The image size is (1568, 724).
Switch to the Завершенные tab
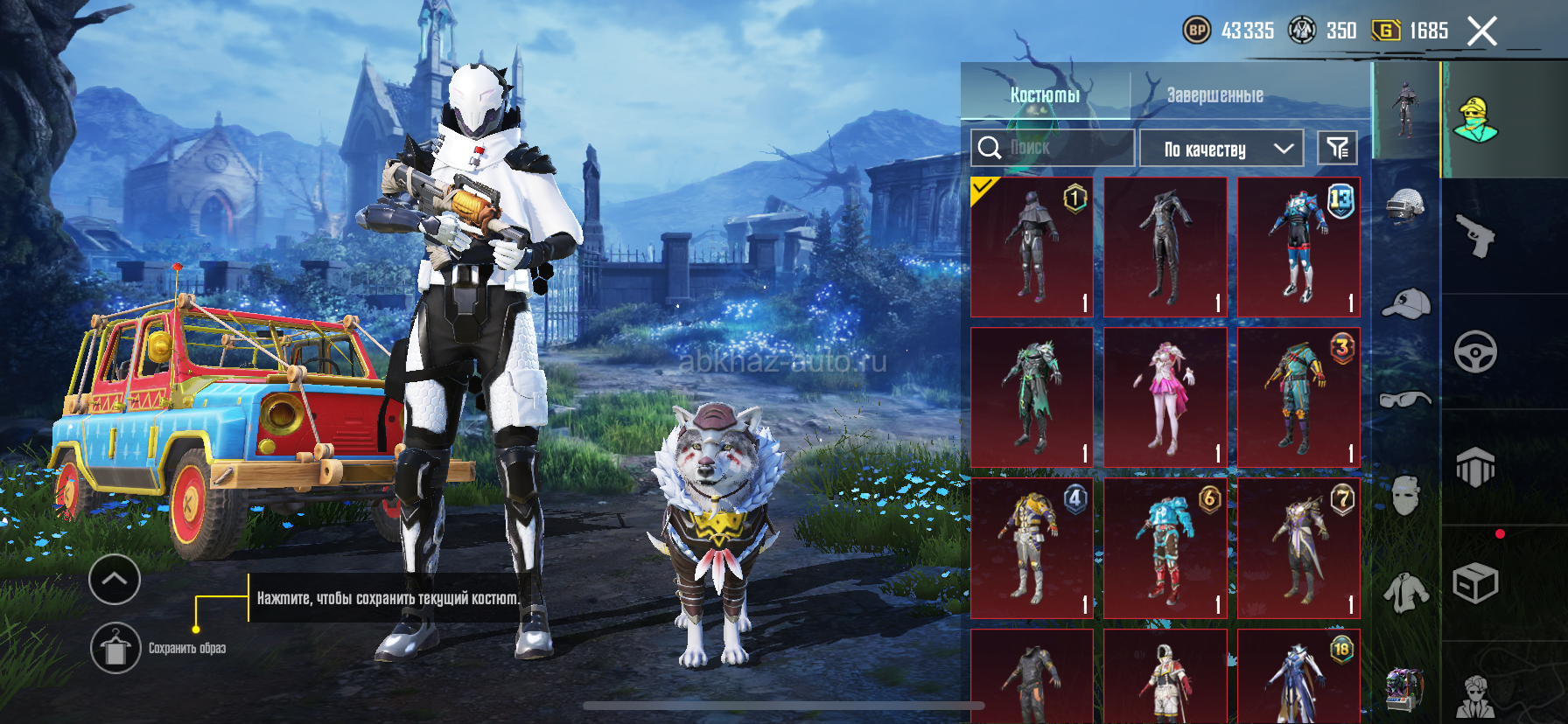coord(1214,94)
